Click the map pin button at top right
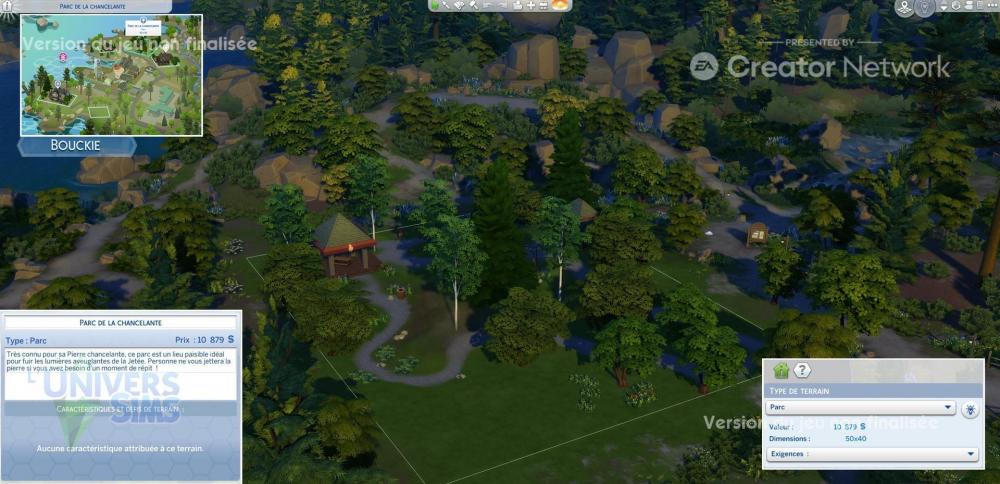The width and height of the screenshot is (1000, 484). tap(904, 8)
